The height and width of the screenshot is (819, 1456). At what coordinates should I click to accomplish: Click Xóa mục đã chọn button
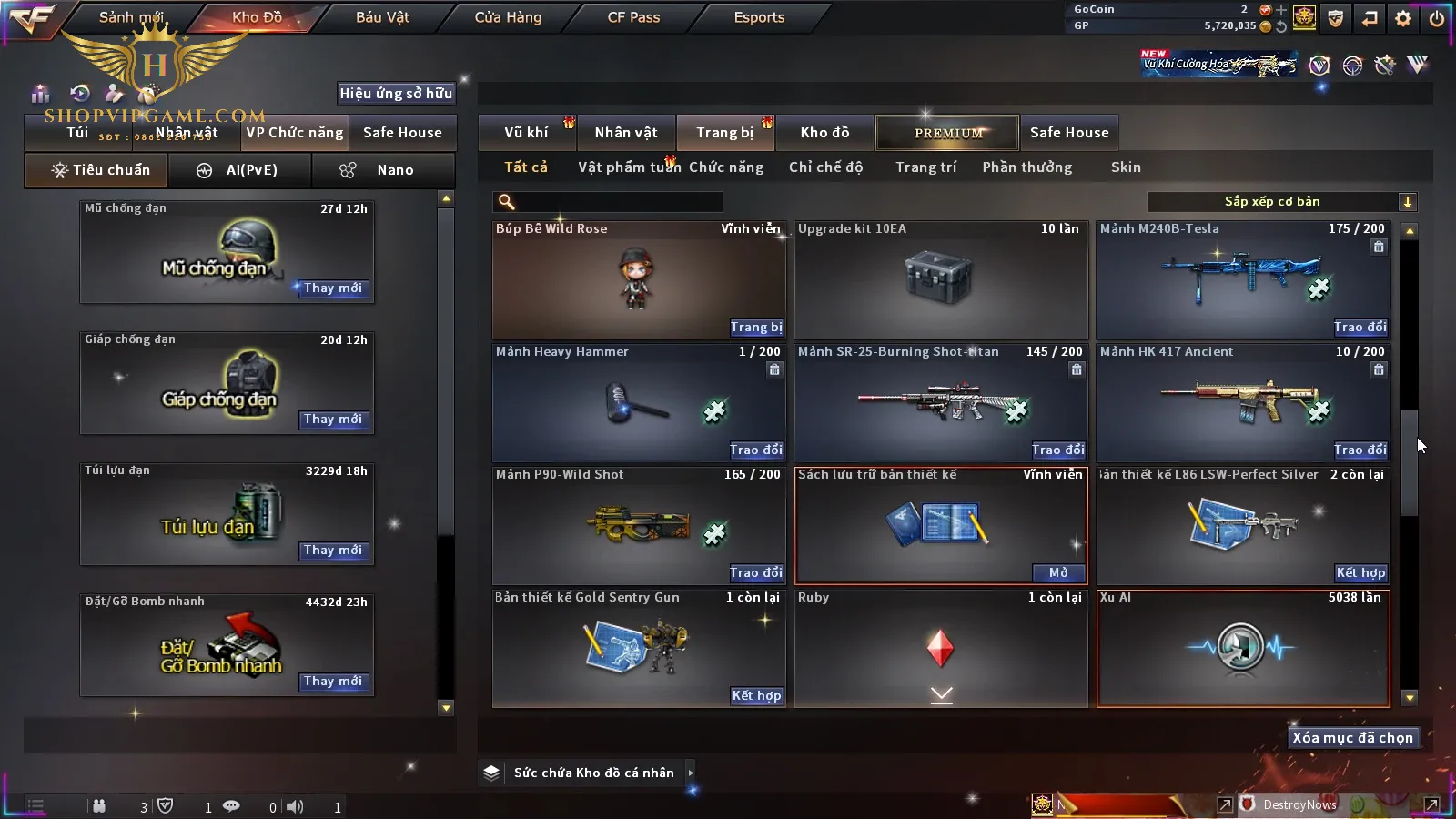[x=1352, y=738]
